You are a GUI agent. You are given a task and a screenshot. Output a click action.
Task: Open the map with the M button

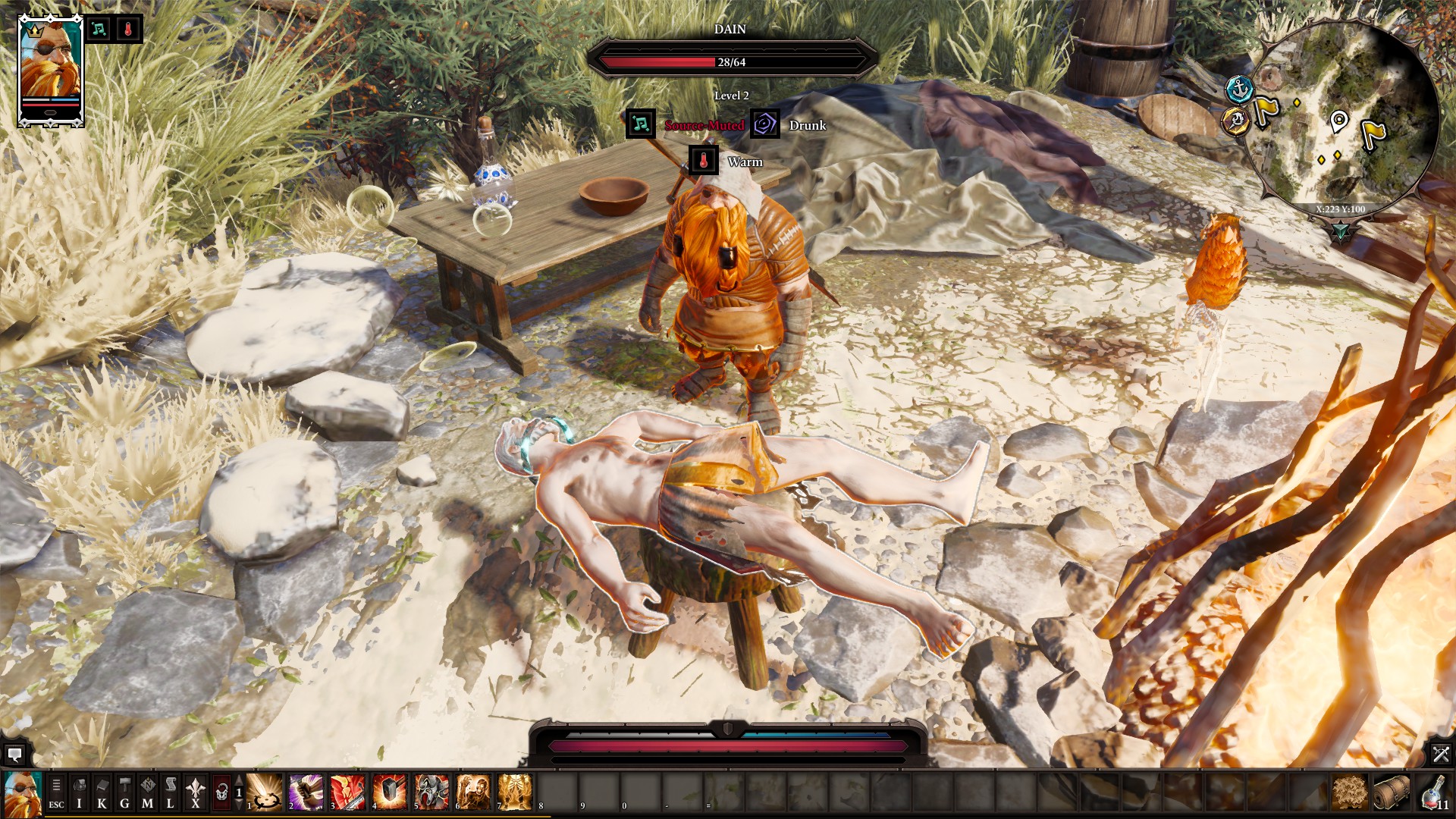148,793
